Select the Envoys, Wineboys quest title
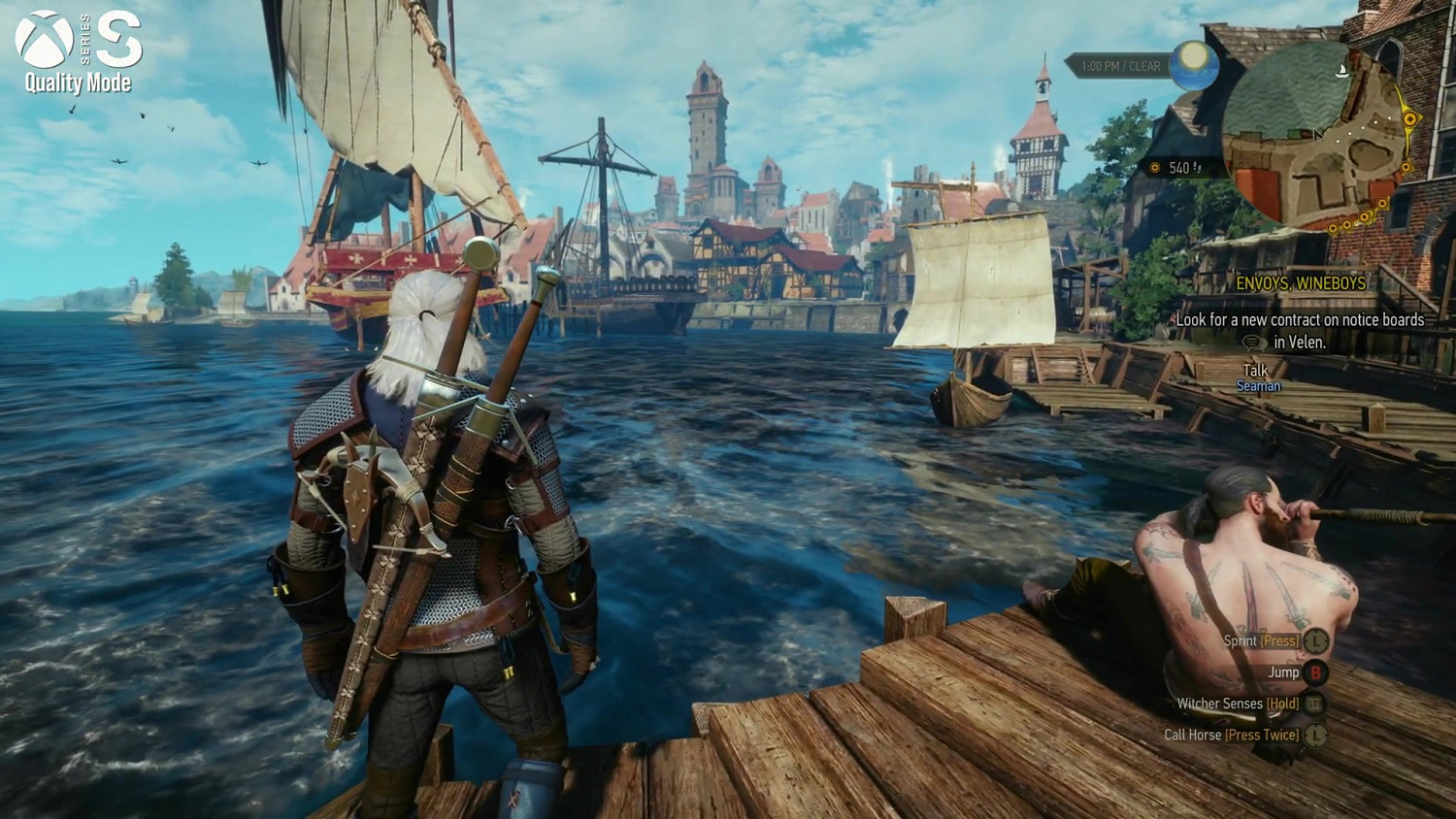The height and width of the screenshot is (819, 1456). tap(1301, 283)
